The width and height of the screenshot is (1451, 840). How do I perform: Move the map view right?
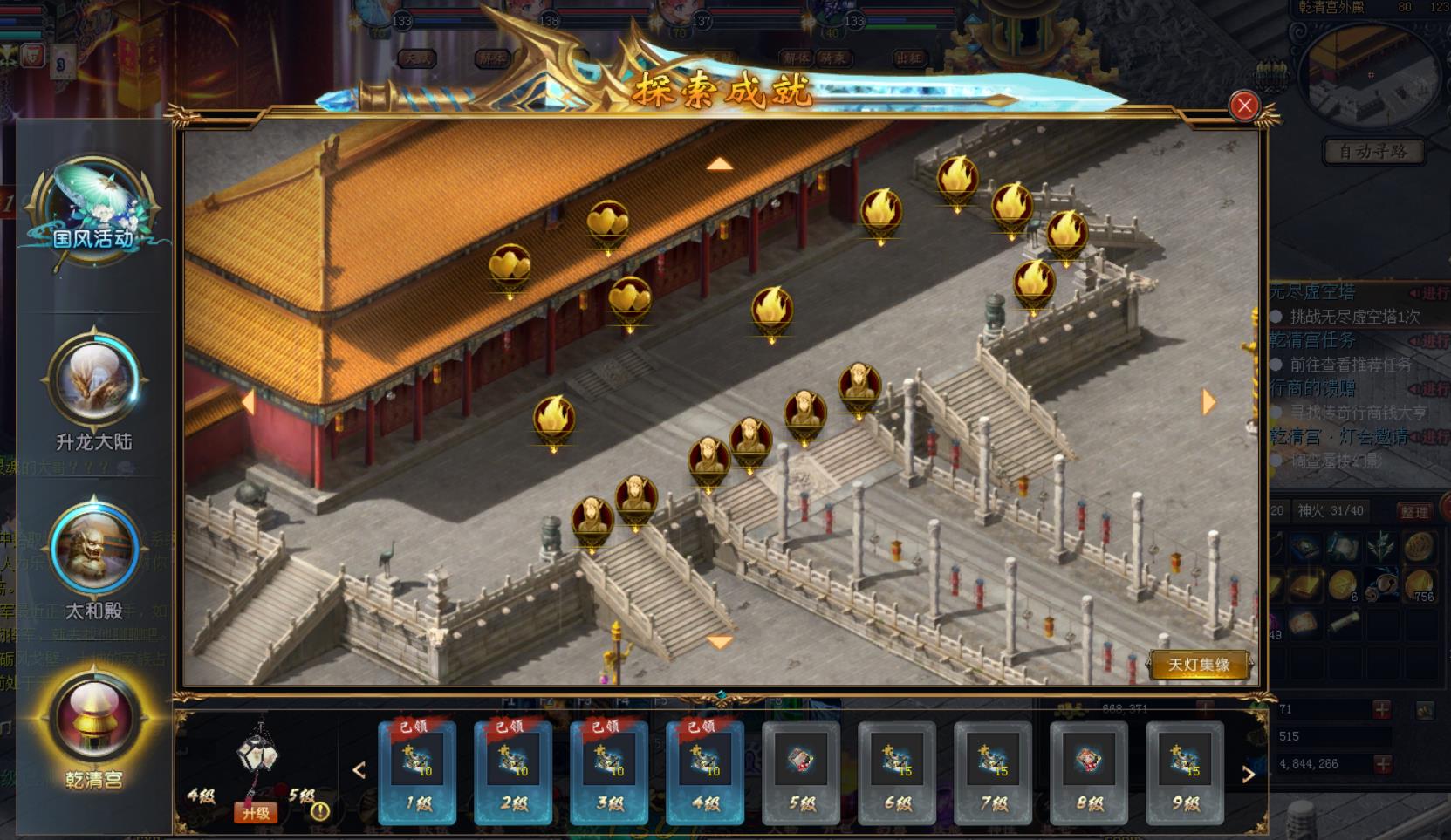click(1208, 402)
